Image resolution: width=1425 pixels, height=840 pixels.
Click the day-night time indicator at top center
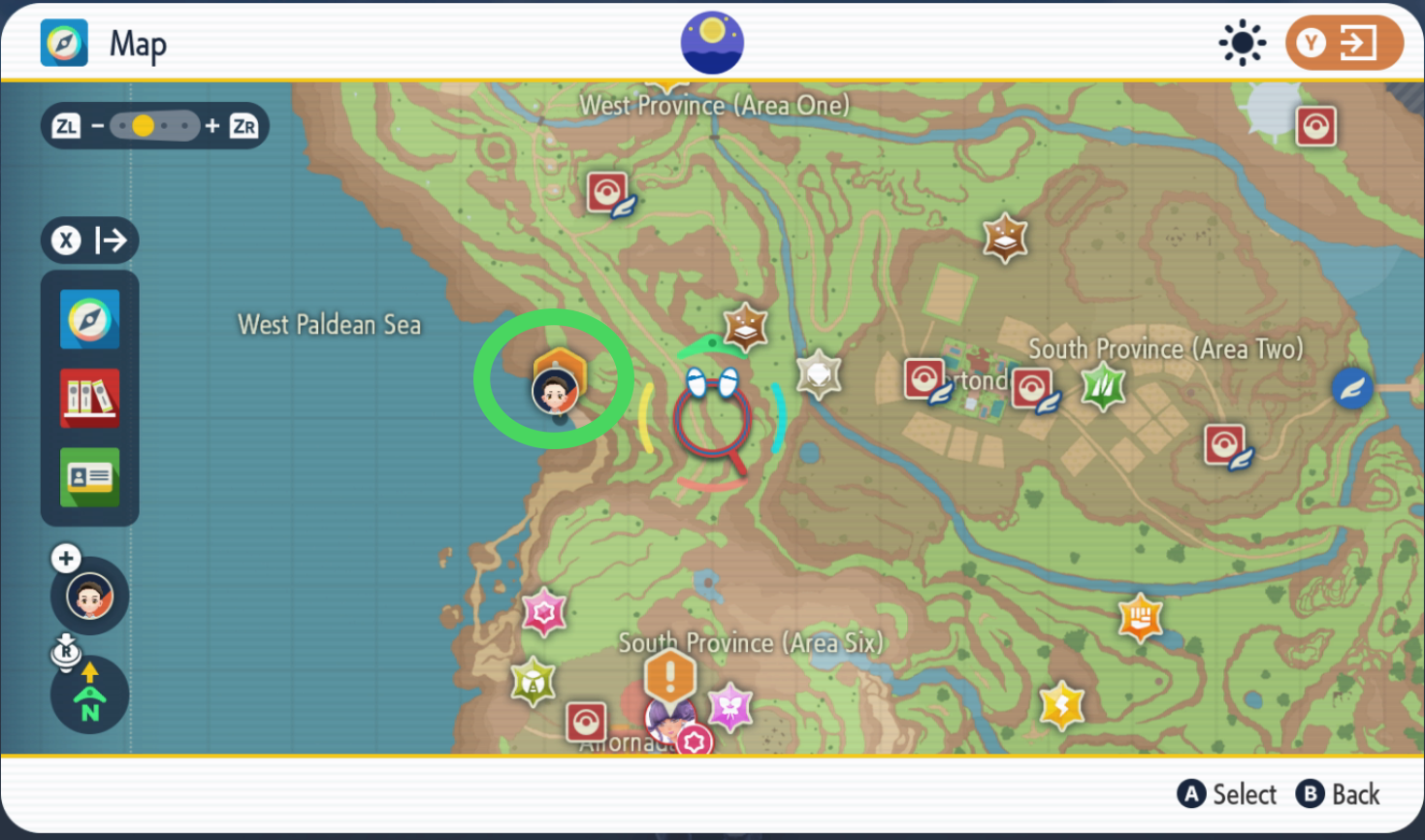point(712,42)
